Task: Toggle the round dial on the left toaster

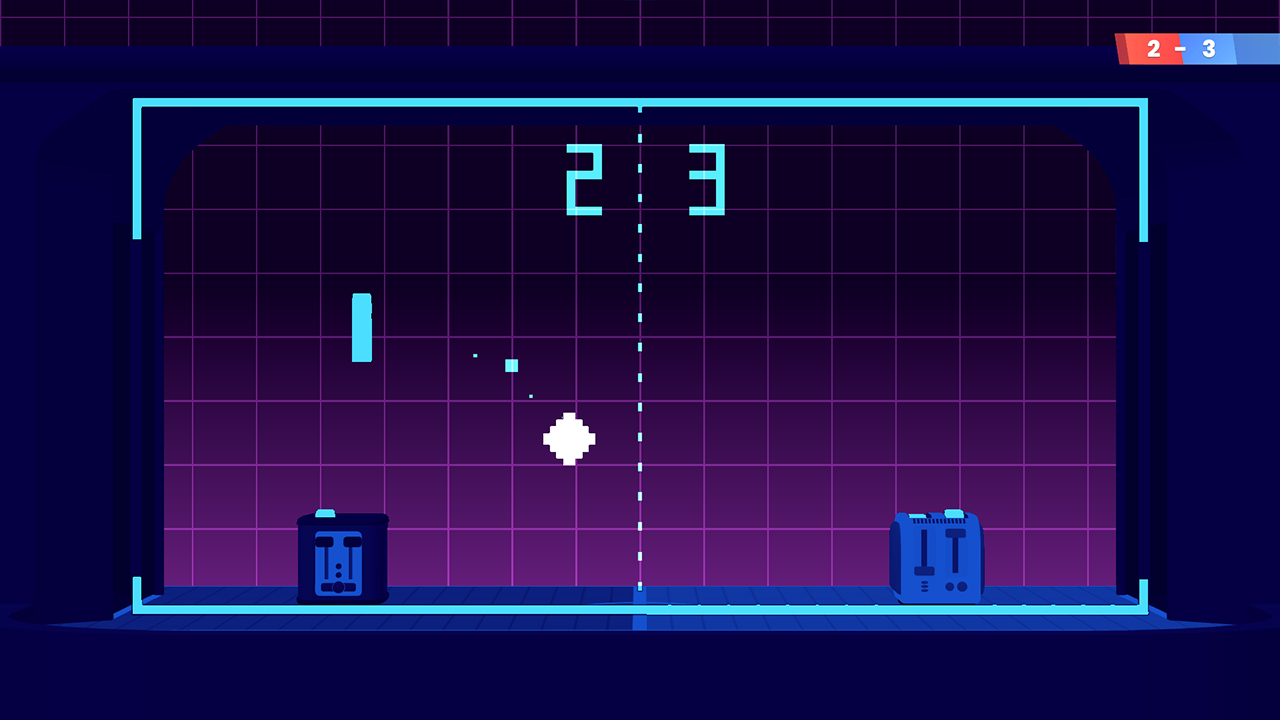Action: pos(338,587)
